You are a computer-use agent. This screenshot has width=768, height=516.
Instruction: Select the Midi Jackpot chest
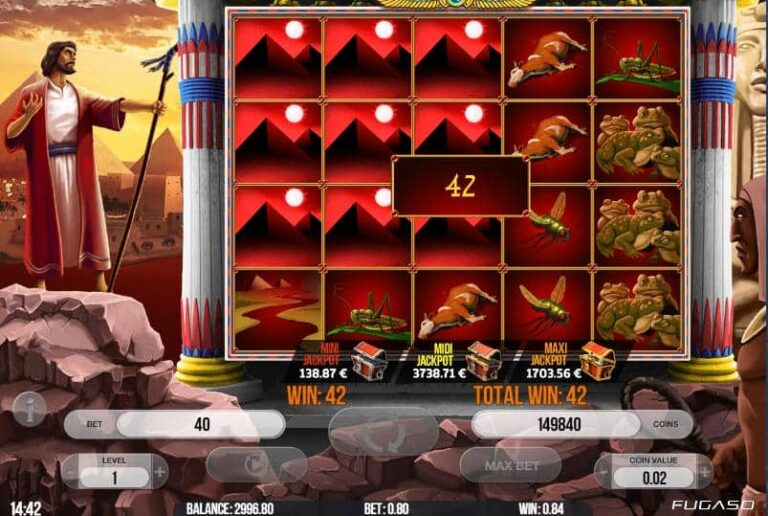[484, 359]
